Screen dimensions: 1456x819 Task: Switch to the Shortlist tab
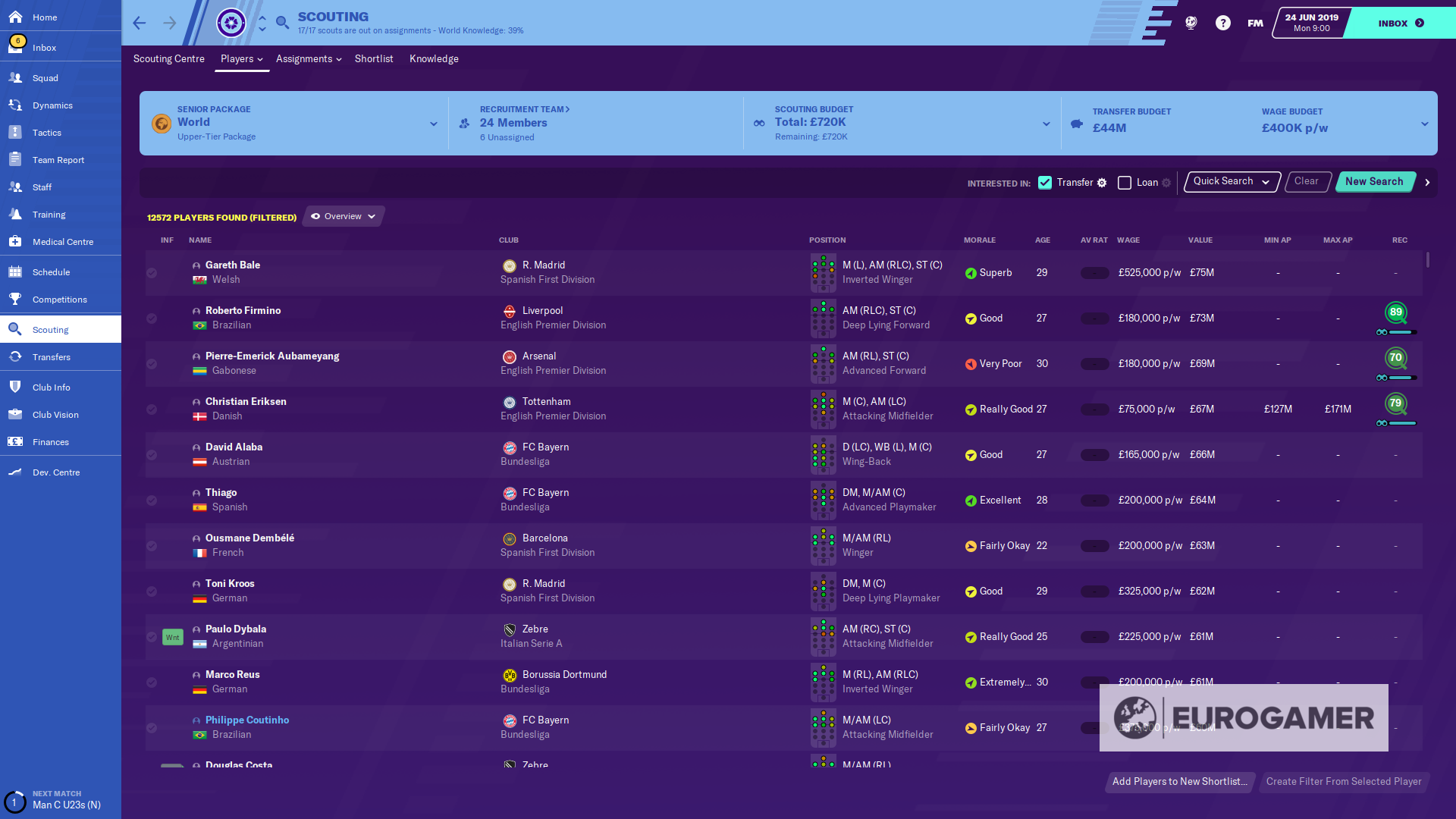tap(373, 58)
